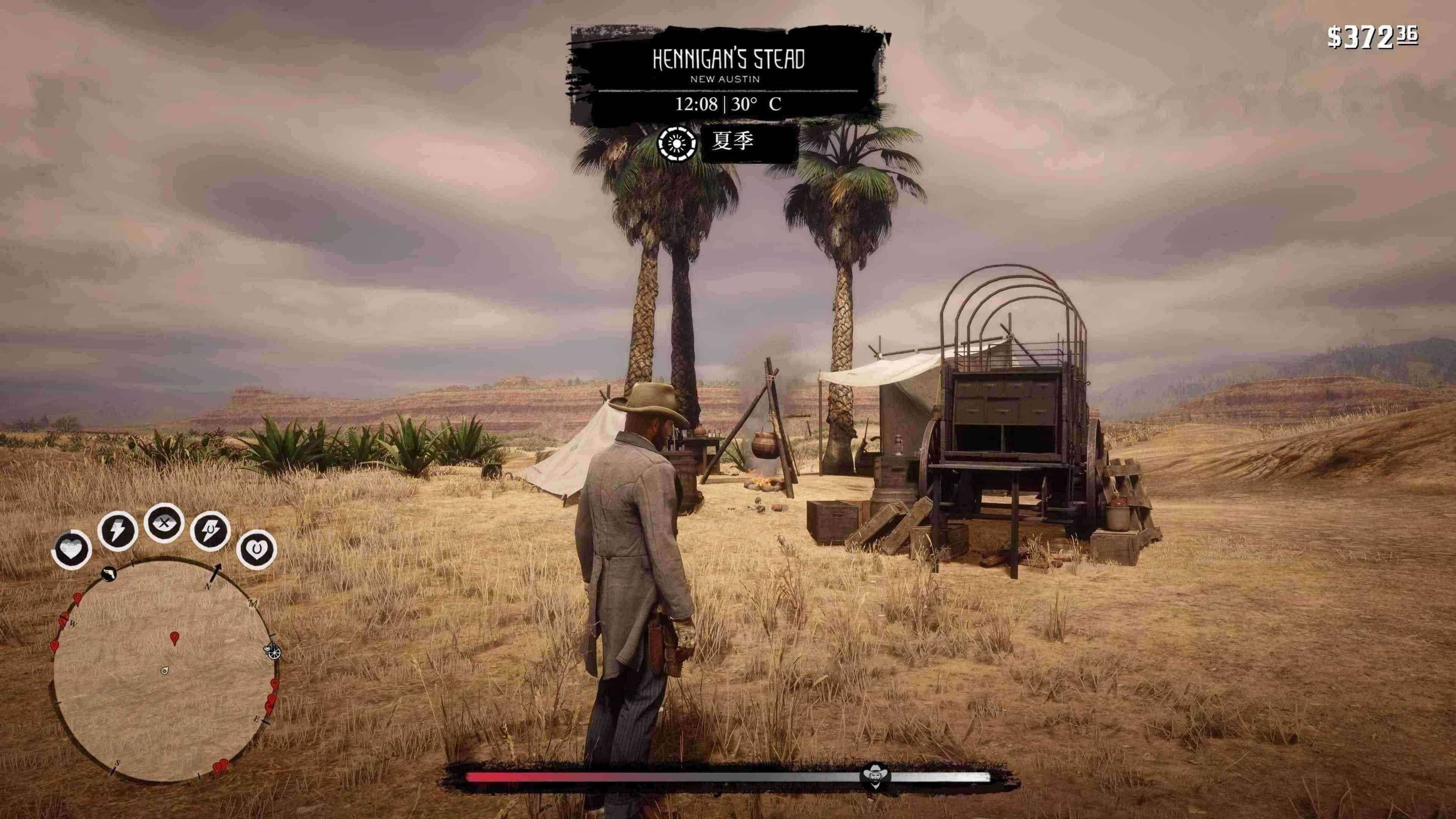Select the red pin near minimap center
Image resolution: width=1456 pixels, height=819 pixels.
[175, 638]
